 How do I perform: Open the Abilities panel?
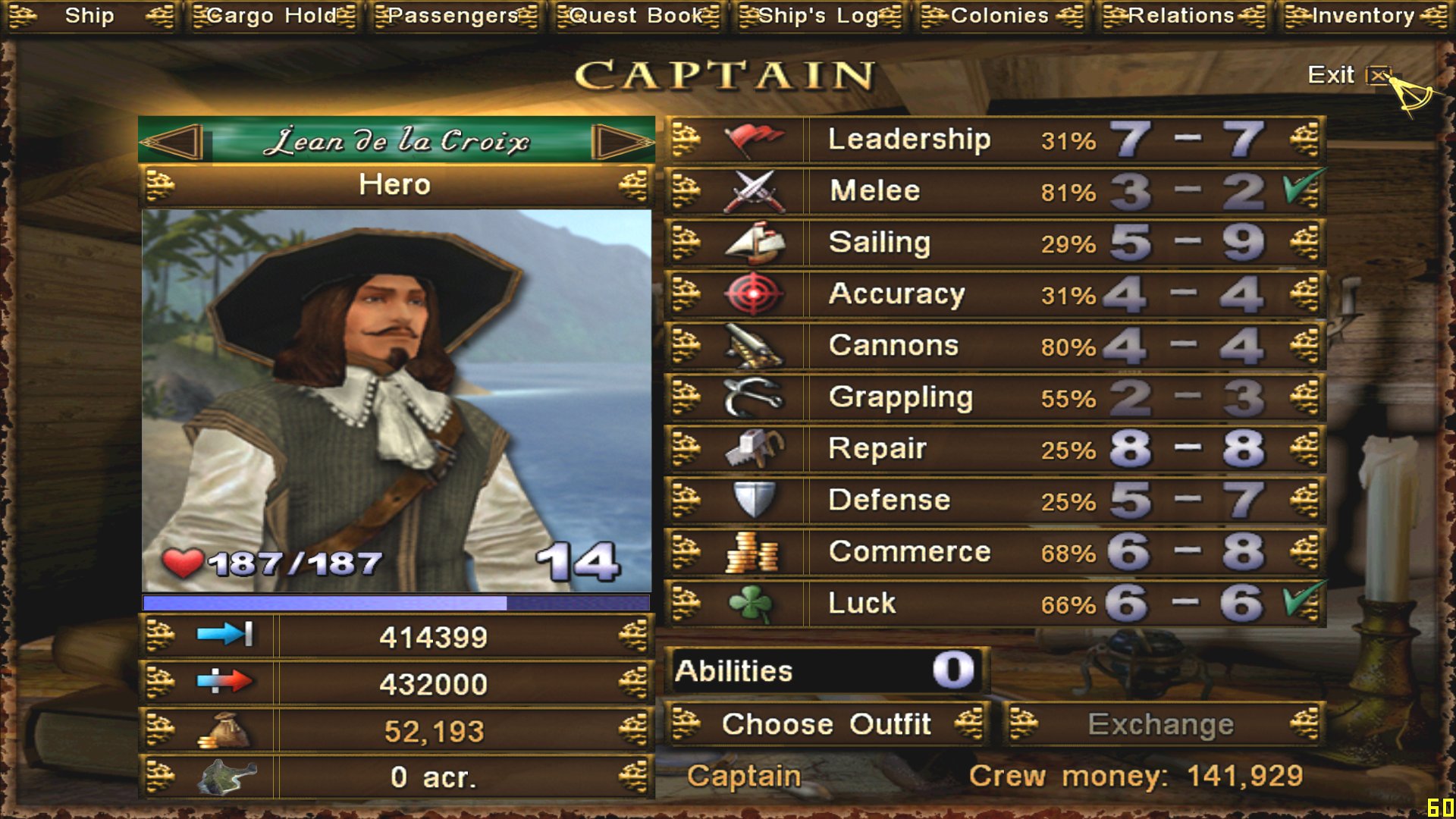point(825,671)
